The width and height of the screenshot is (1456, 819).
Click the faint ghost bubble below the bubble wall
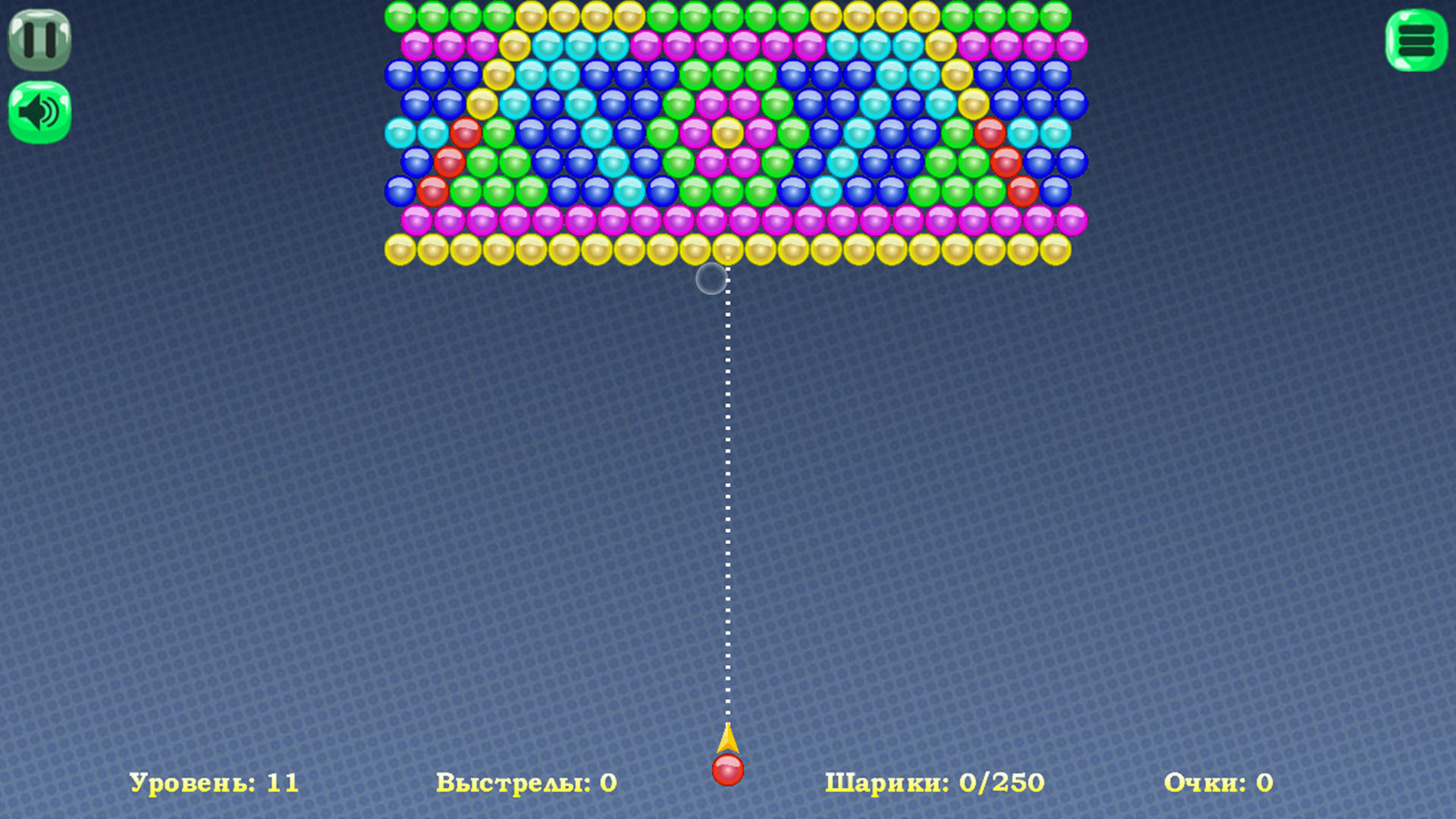click(711, 279)
